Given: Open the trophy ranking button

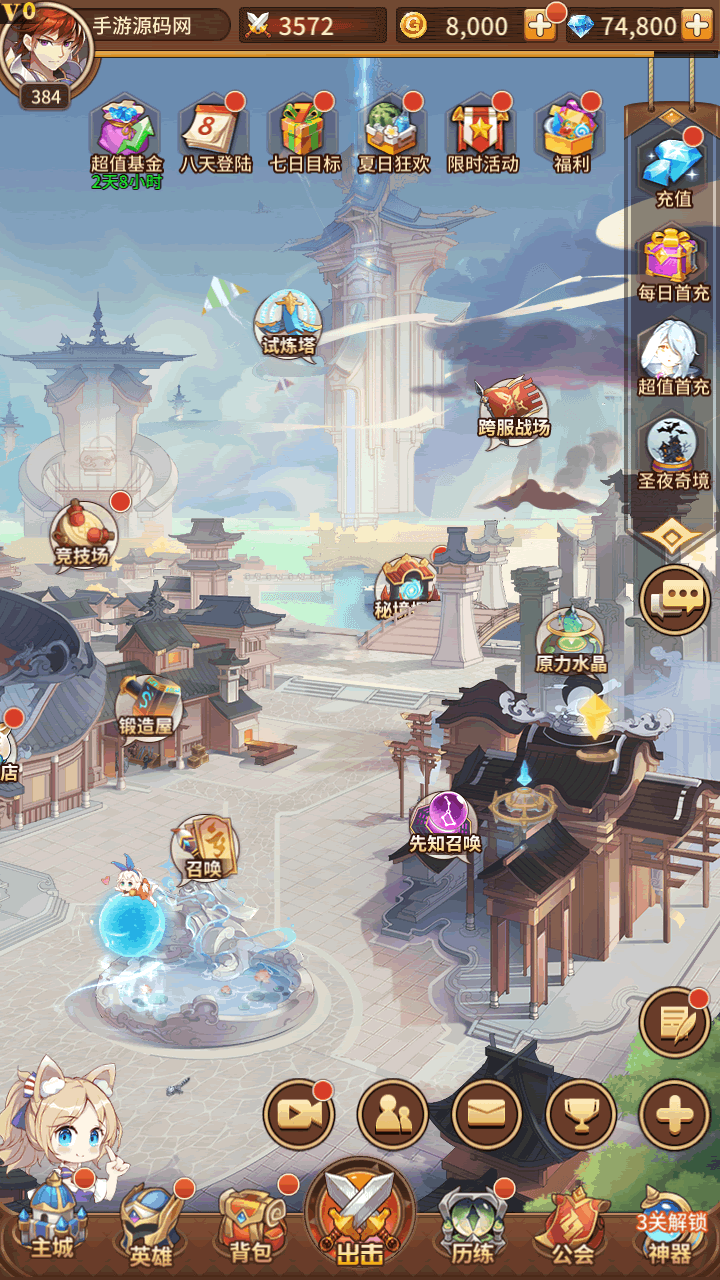Looking at the screenshot, I should (581, 1114).
